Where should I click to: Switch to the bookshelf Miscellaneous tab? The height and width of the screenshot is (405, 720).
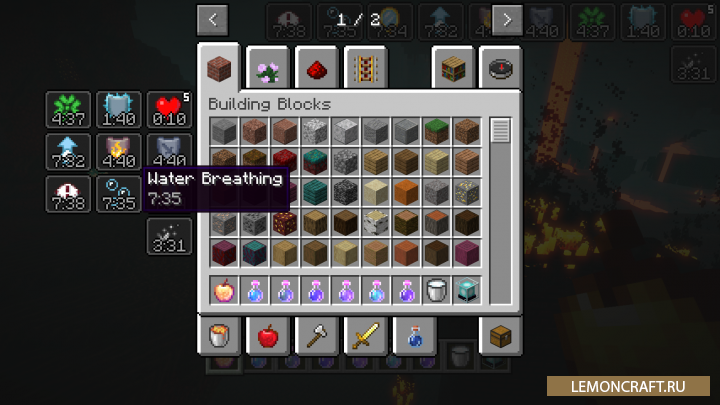coord(452,69)
